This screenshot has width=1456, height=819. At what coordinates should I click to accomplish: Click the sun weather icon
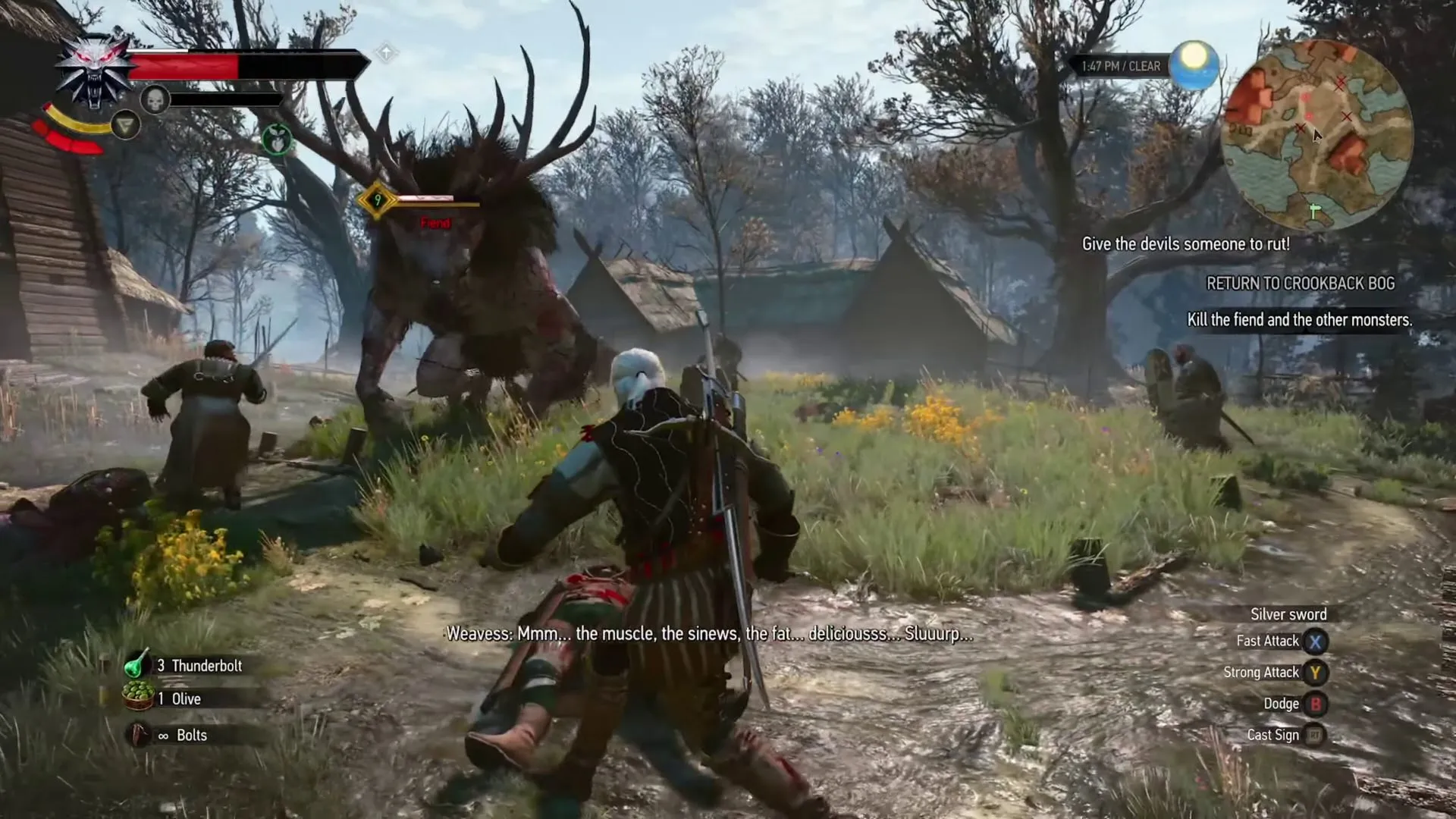click(1194, 64)
